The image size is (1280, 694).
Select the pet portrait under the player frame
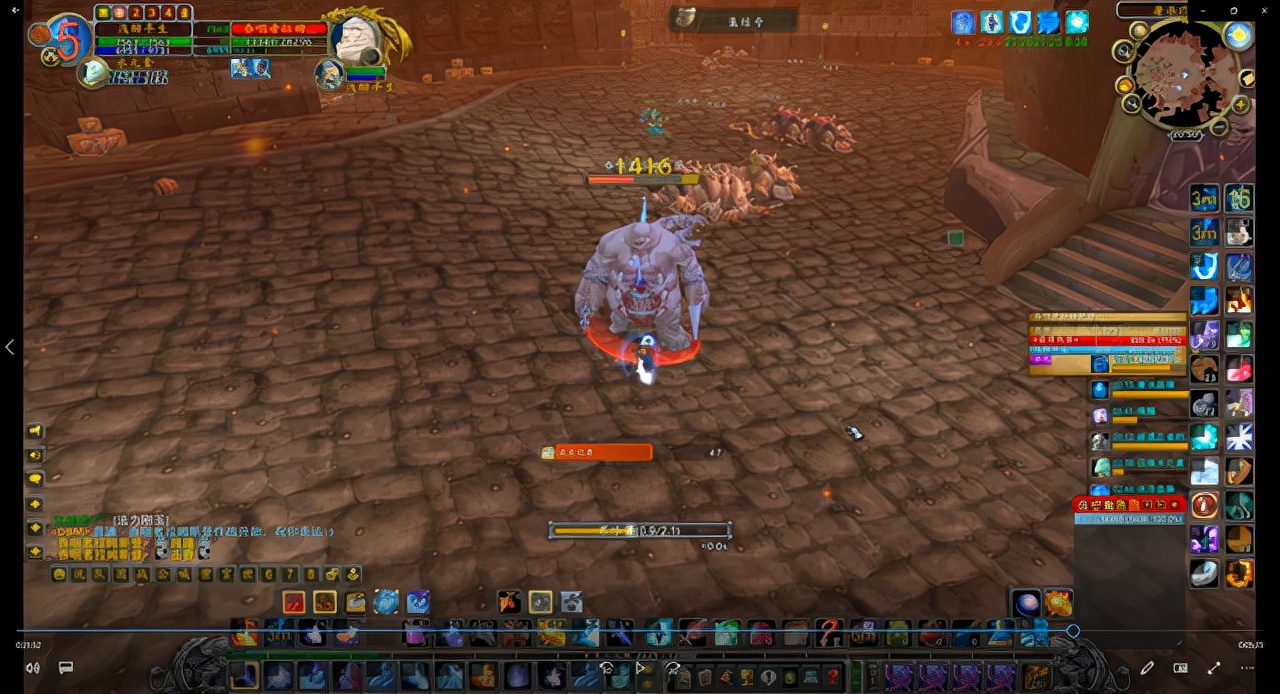(93, 72)
